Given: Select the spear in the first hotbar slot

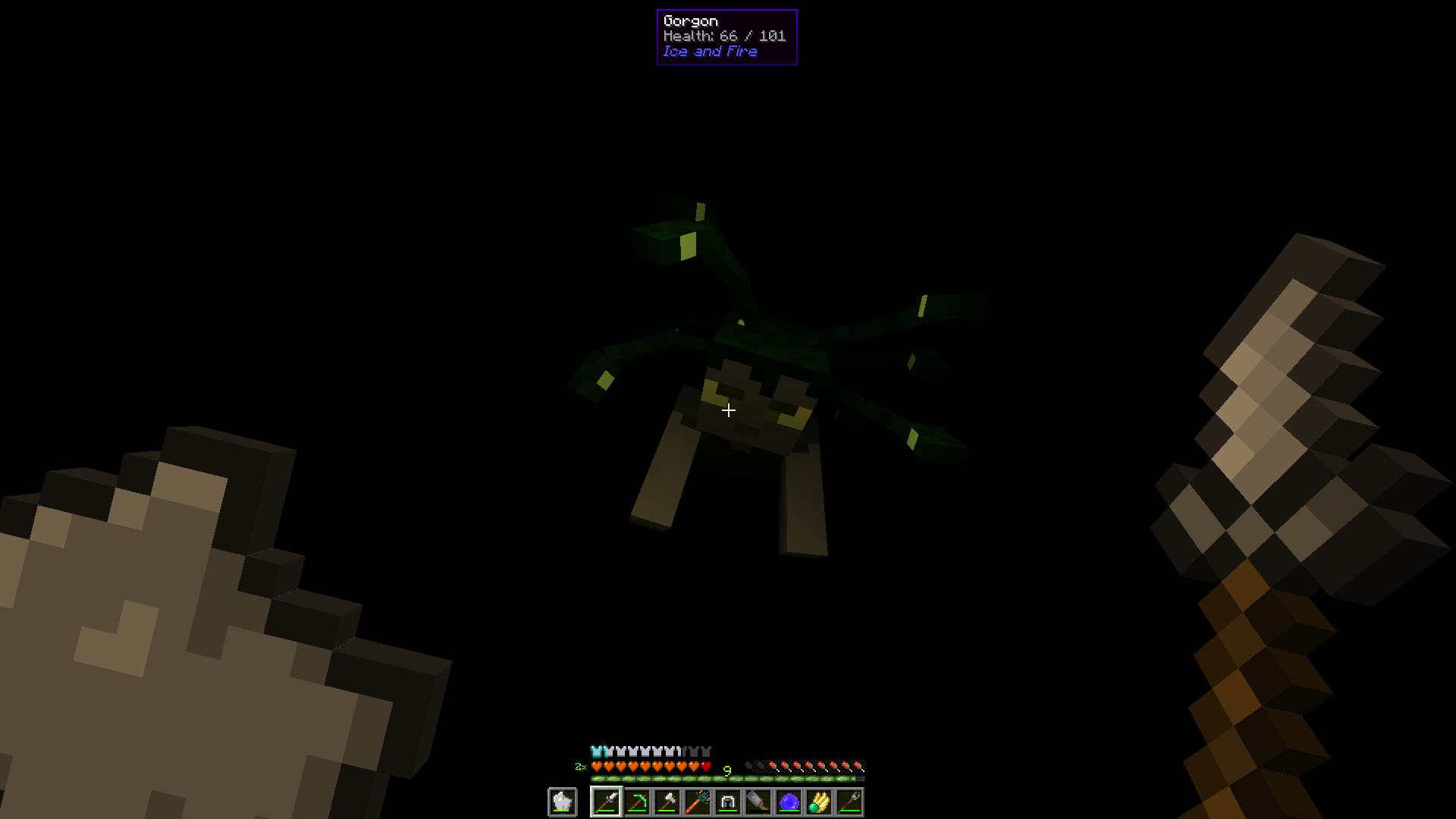Looking at the screenshot, I should 607,803.
